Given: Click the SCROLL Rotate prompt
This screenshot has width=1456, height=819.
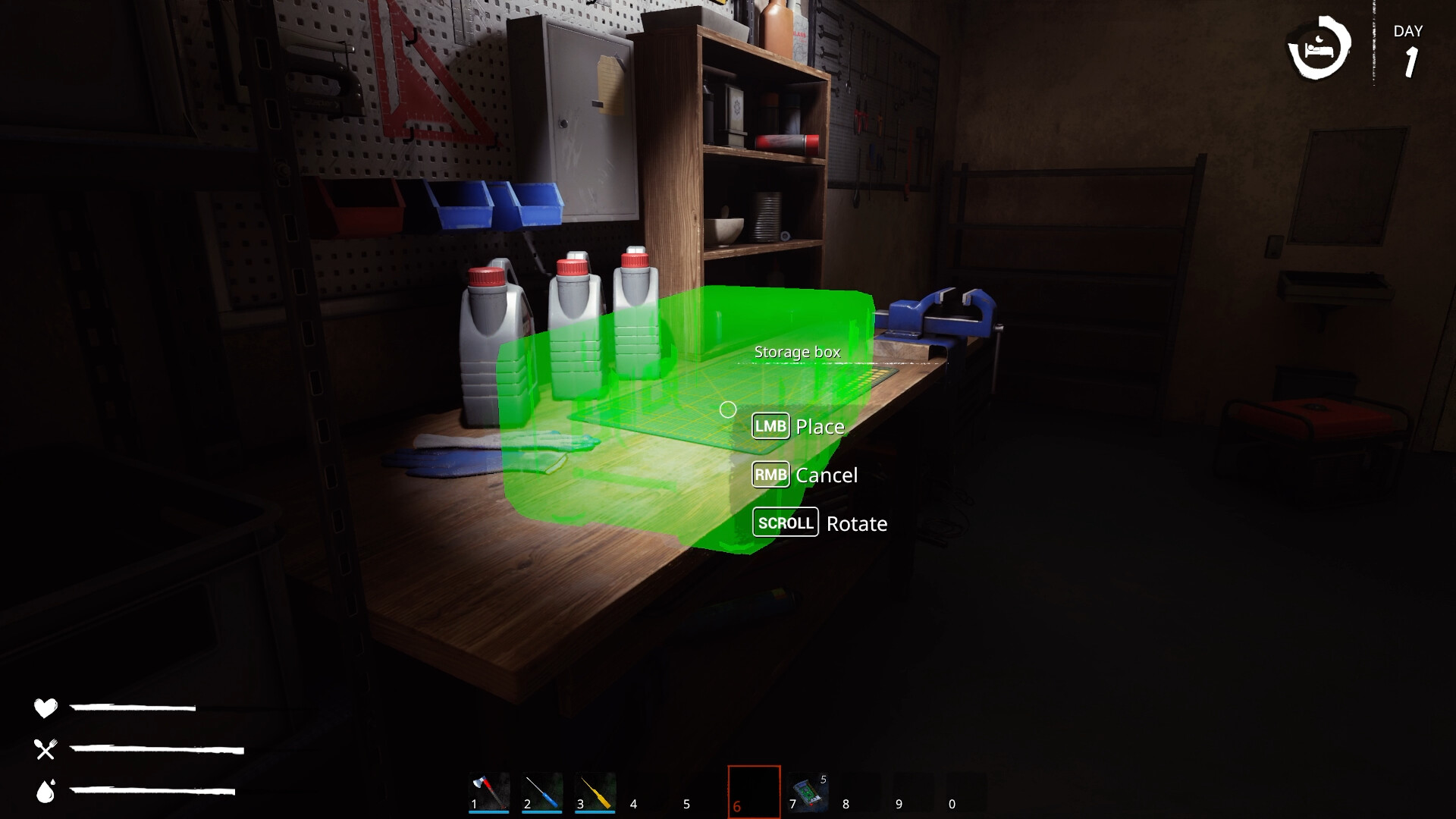Looking at the screenshot, I should click(820, 522).
